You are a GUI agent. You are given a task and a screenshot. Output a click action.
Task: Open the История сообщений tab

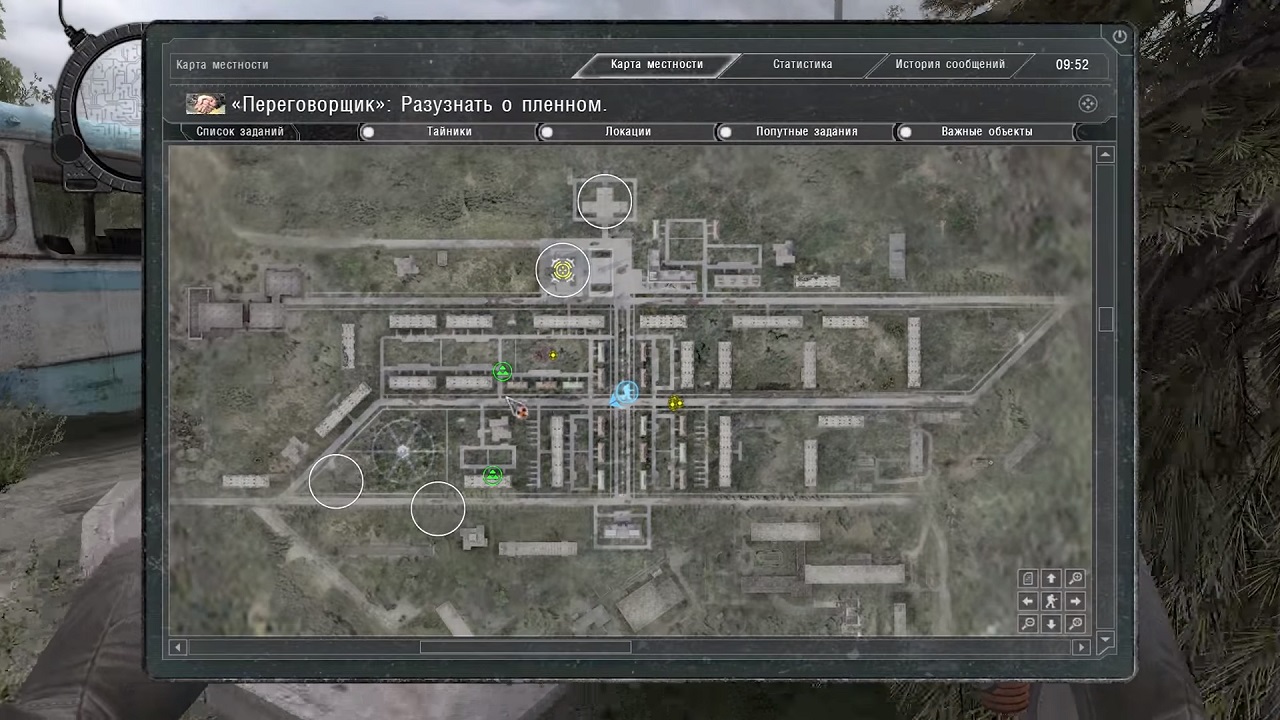949,65
